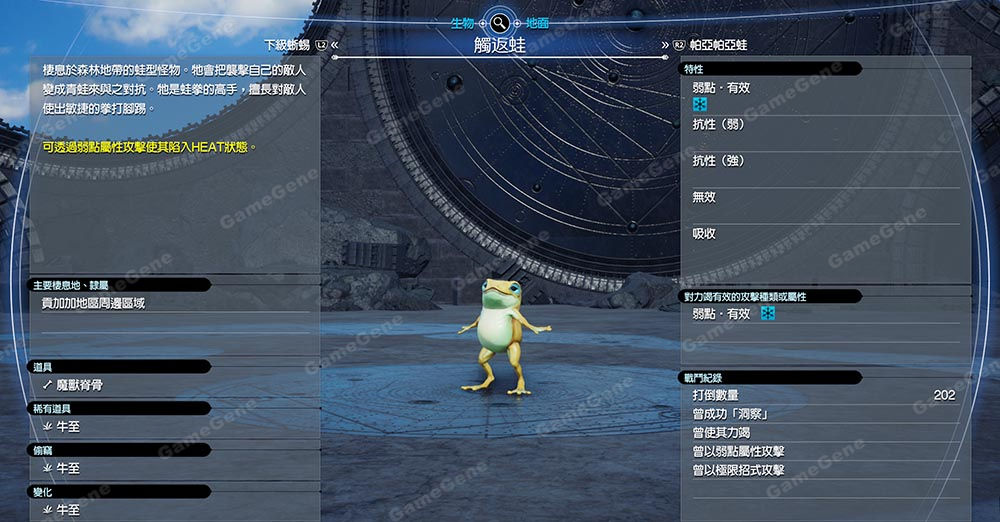
Task: Switch to the 生物 category tab
Action: coord(461,22)
